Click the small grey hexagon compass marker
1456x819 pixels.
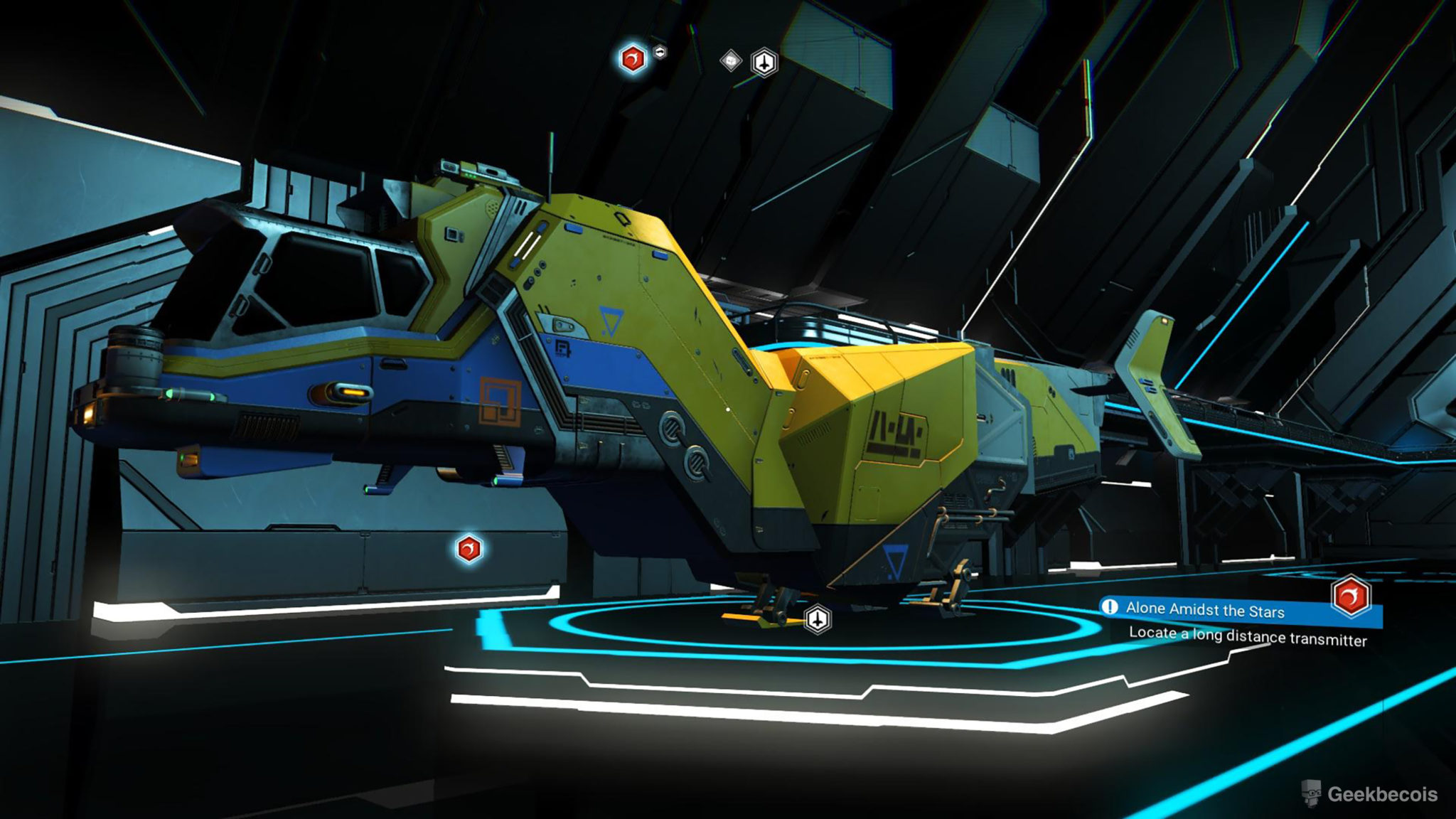(660, 52)
